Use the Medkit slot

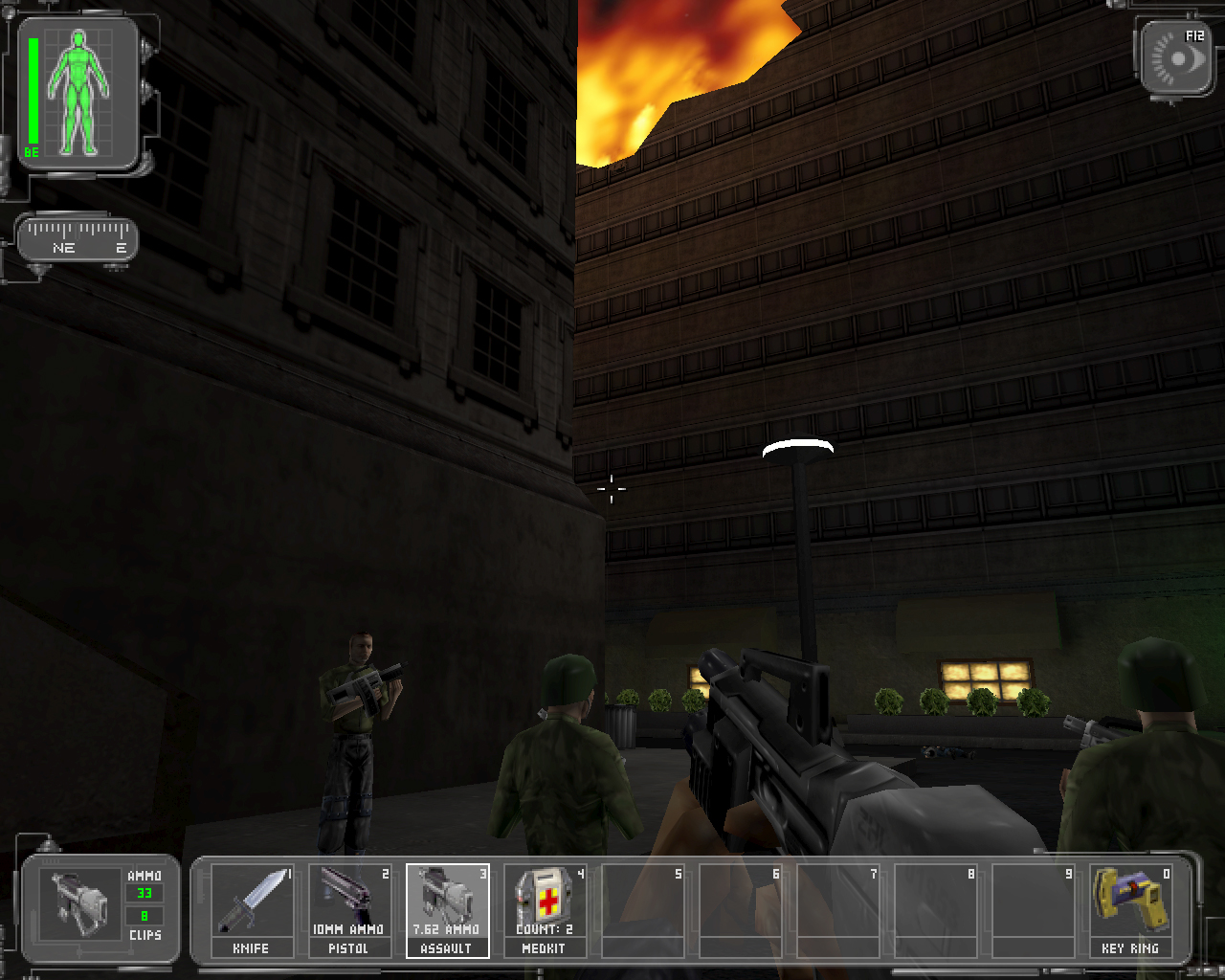[545, 909]
